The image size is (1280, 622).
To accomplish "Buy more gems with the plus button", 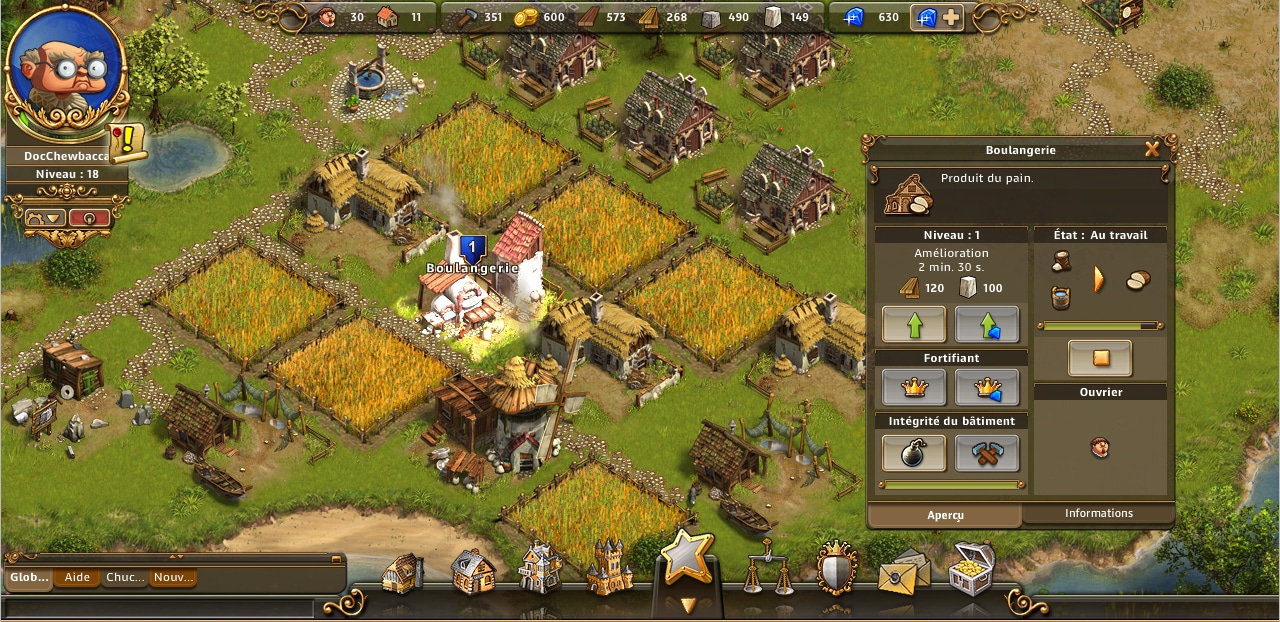I will pyautogui.click(x=950, y=18).
